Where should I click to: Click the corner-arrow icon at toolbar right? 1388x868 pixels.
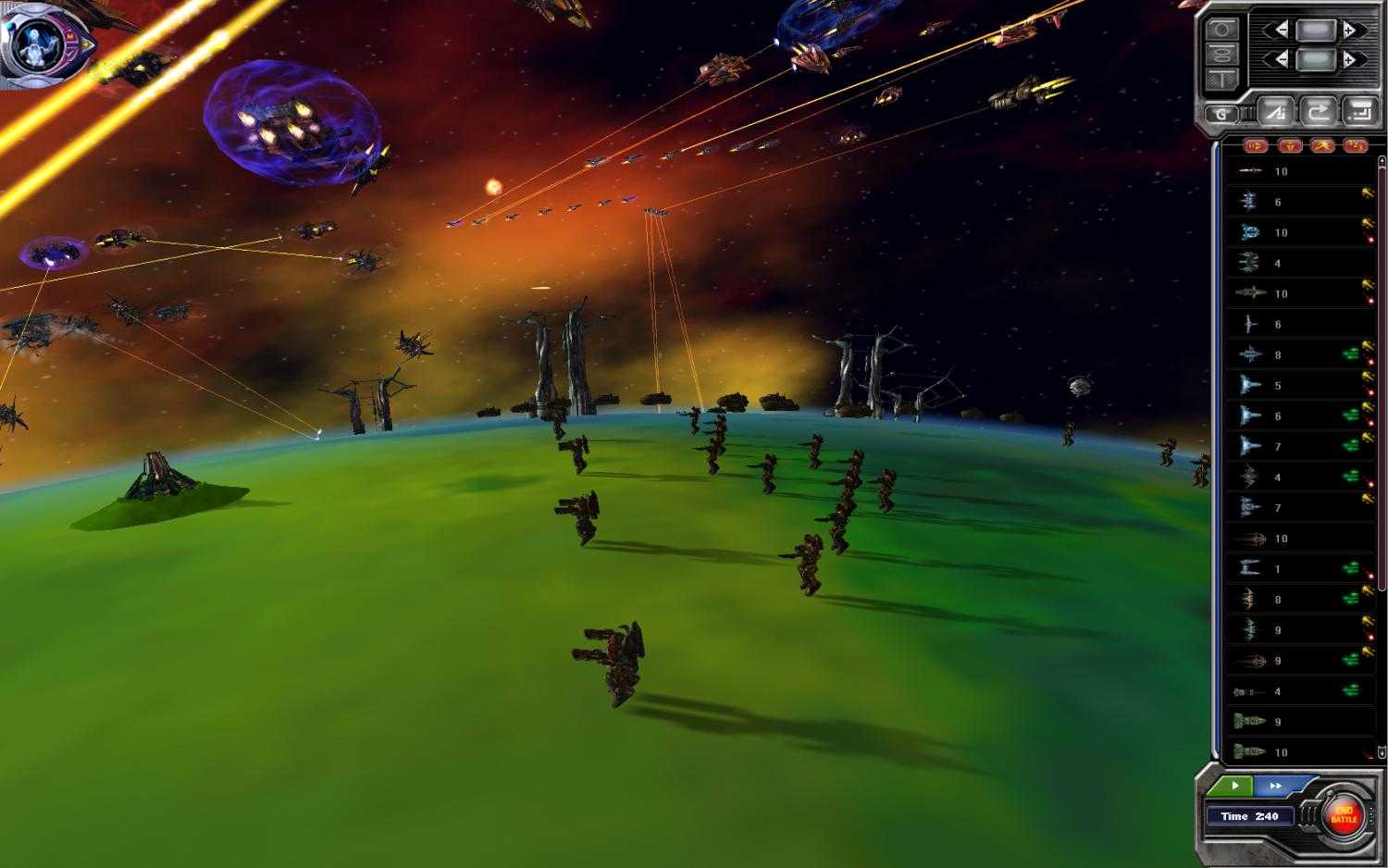point(1359,112)
